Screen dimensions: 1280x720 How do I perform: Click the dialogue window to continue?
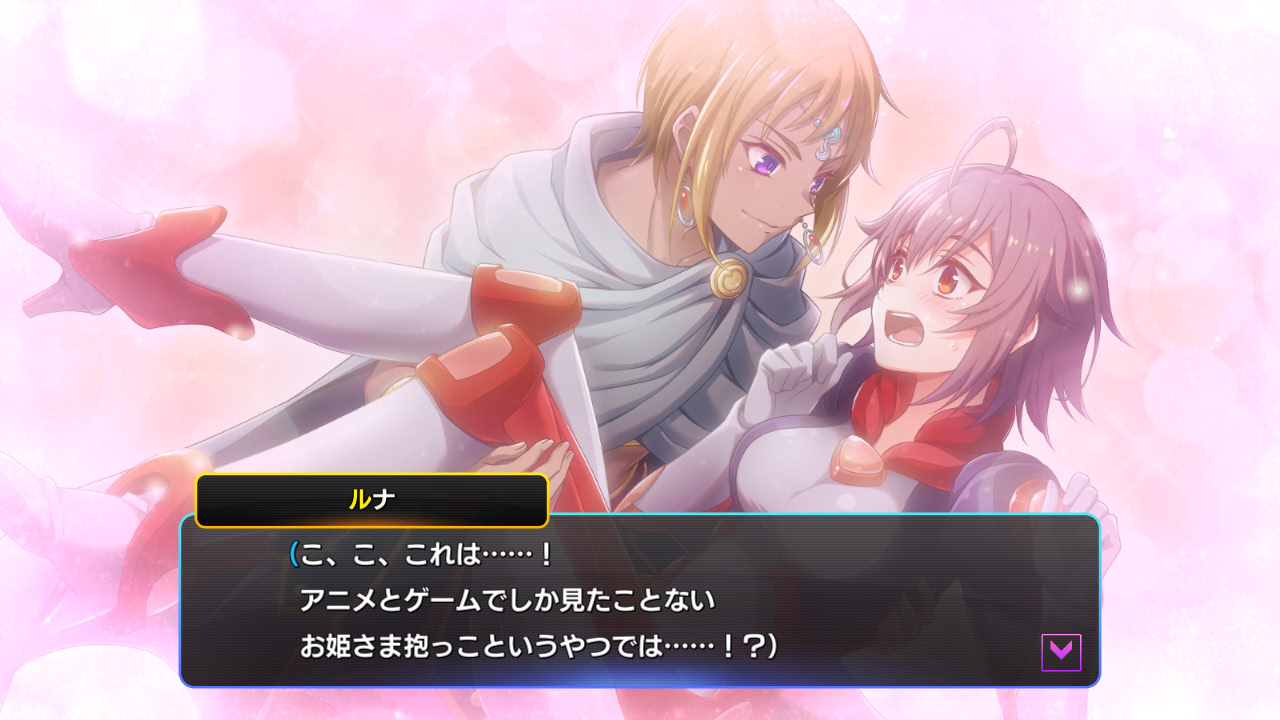640,600
